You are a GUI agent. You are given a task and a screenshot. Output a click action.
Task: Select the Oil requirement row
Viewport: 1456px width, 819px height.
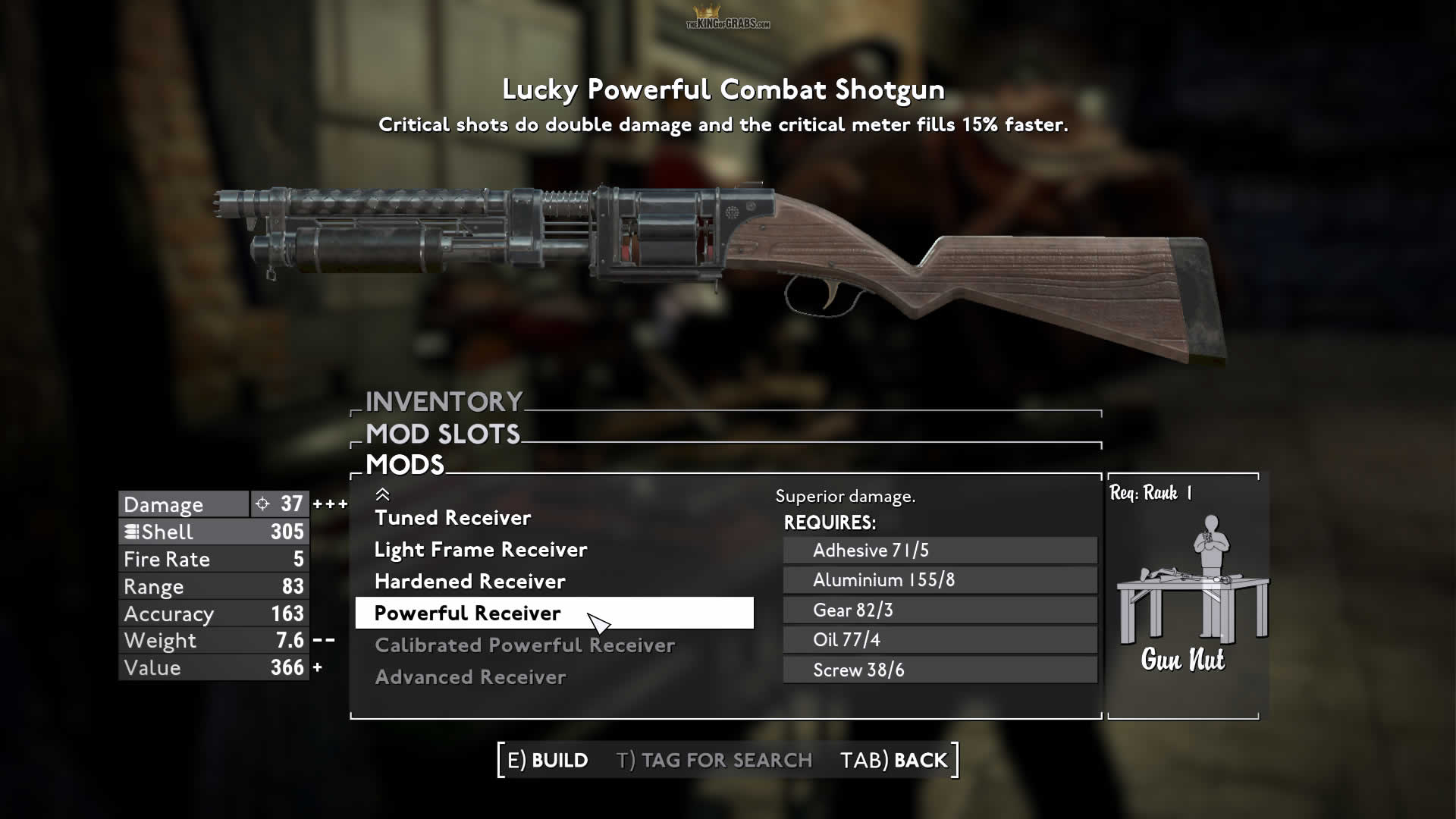[x=940, y=640]
